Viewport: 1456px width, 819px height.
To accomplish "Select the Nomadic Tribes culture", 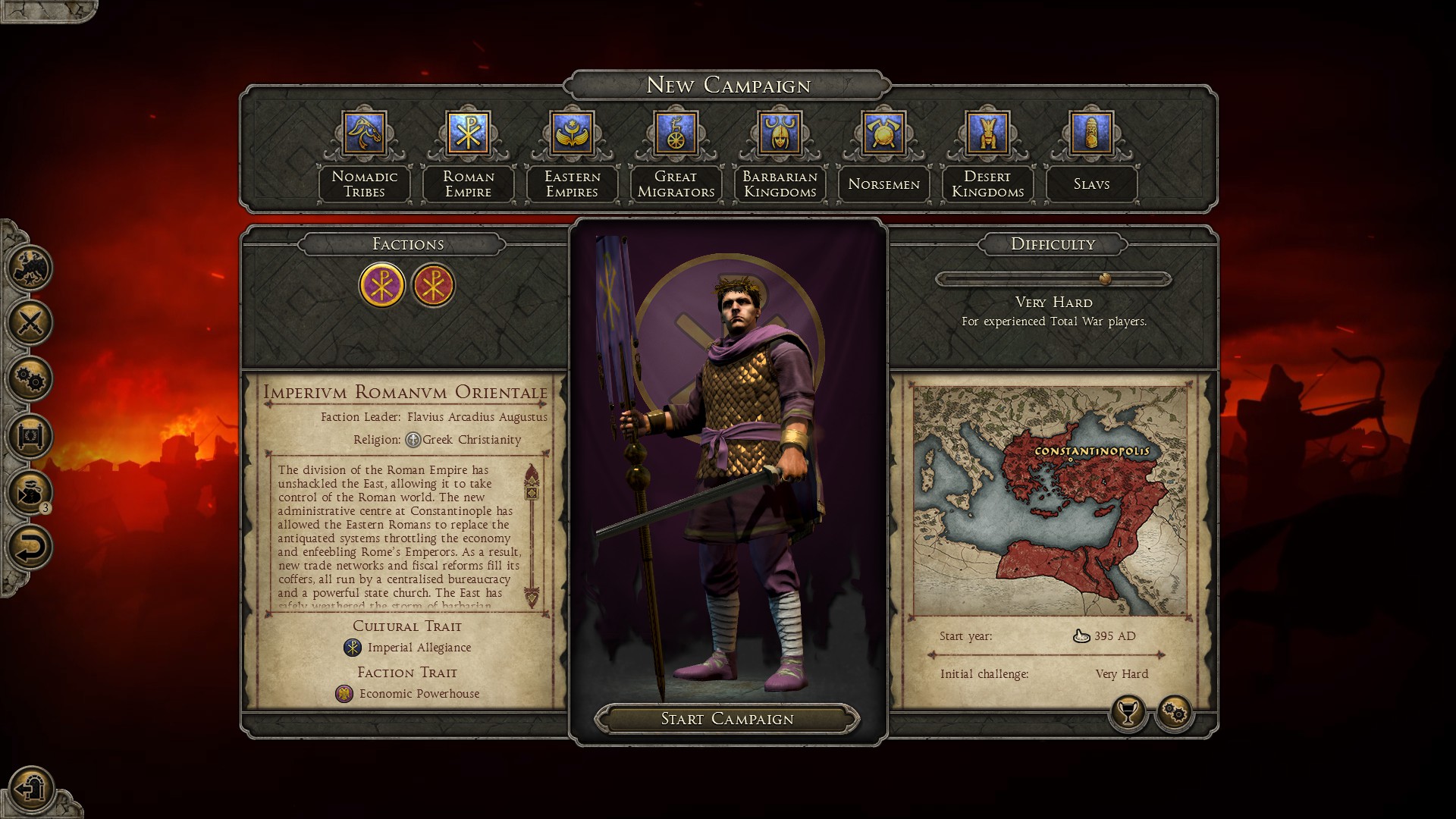I will pos(365,133).
